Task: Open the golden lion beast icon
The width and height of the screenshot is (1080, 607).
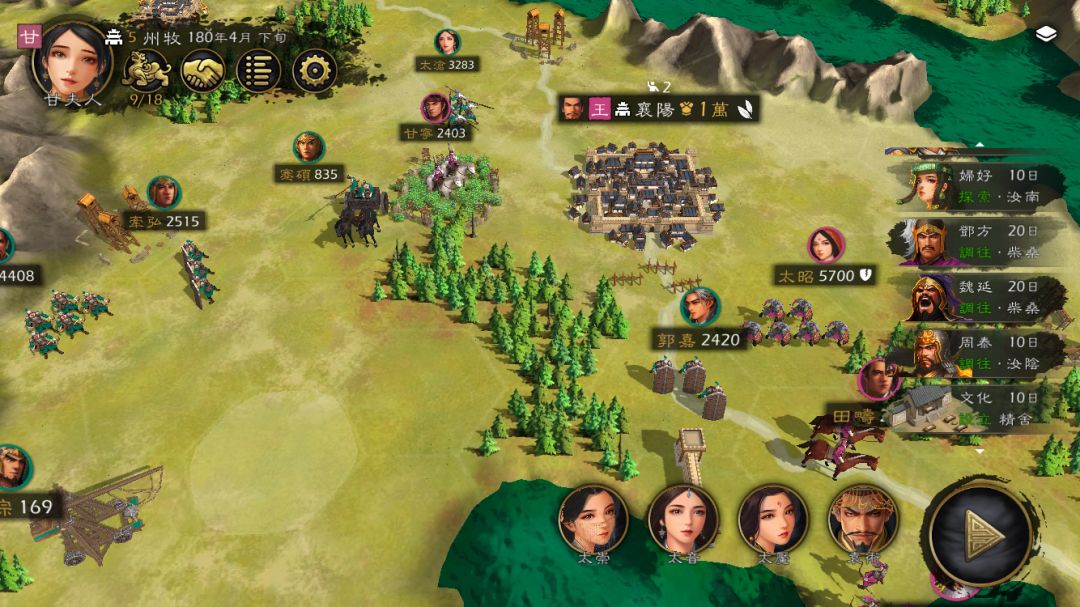Action: click(x=146, y=70)
